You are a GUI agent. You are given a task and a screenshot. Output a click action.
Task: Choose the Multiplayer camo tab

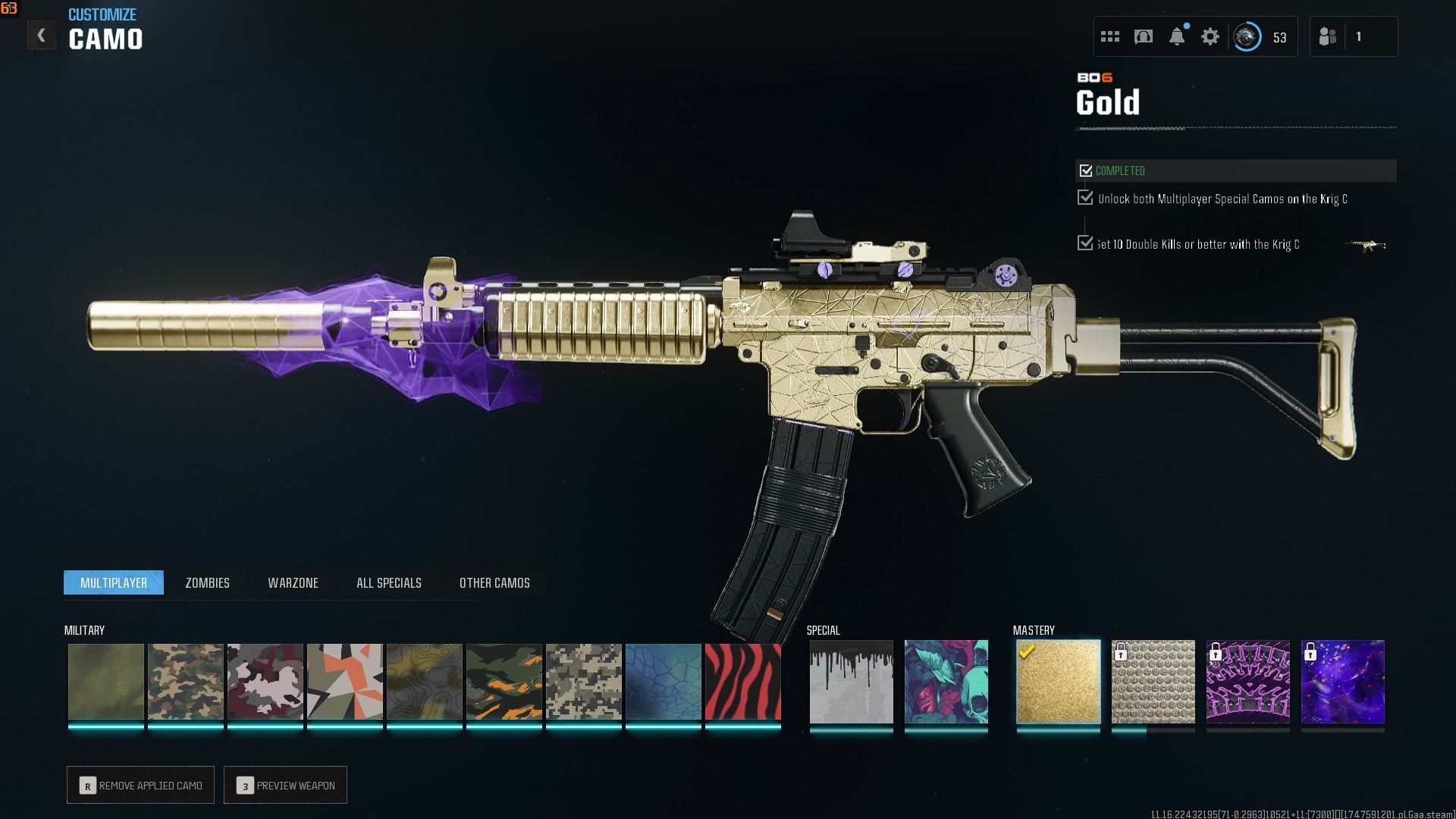pyautogui.click(x=114, y=582)
